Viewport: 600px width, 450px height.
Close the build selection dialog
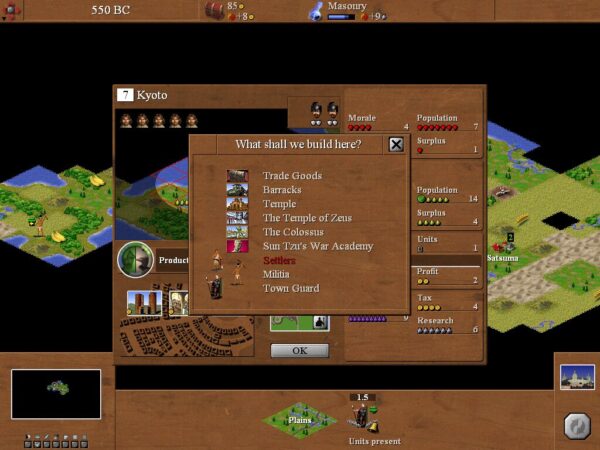tap(396, 145)
